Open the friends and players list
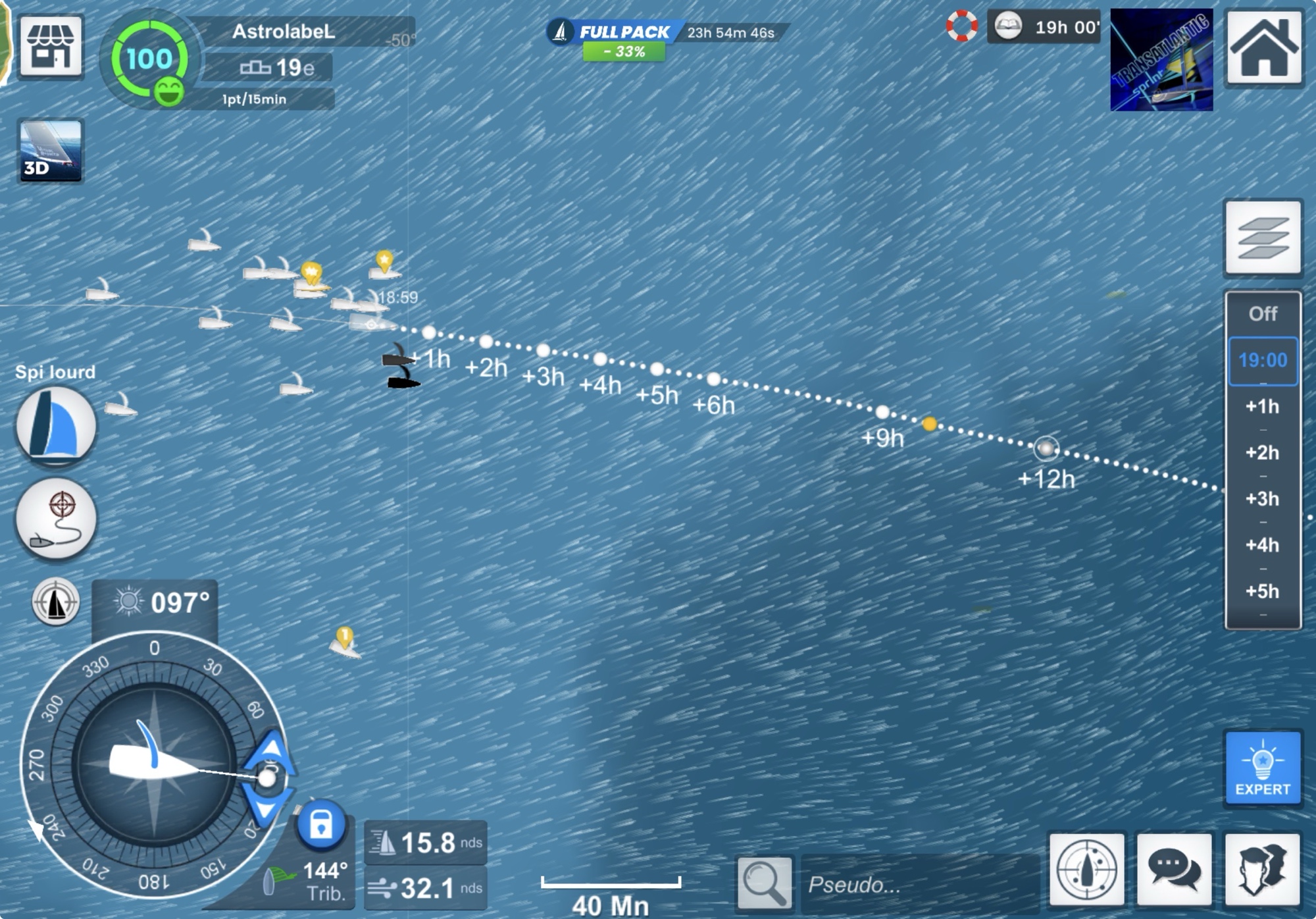 [x=1263, y=870]
